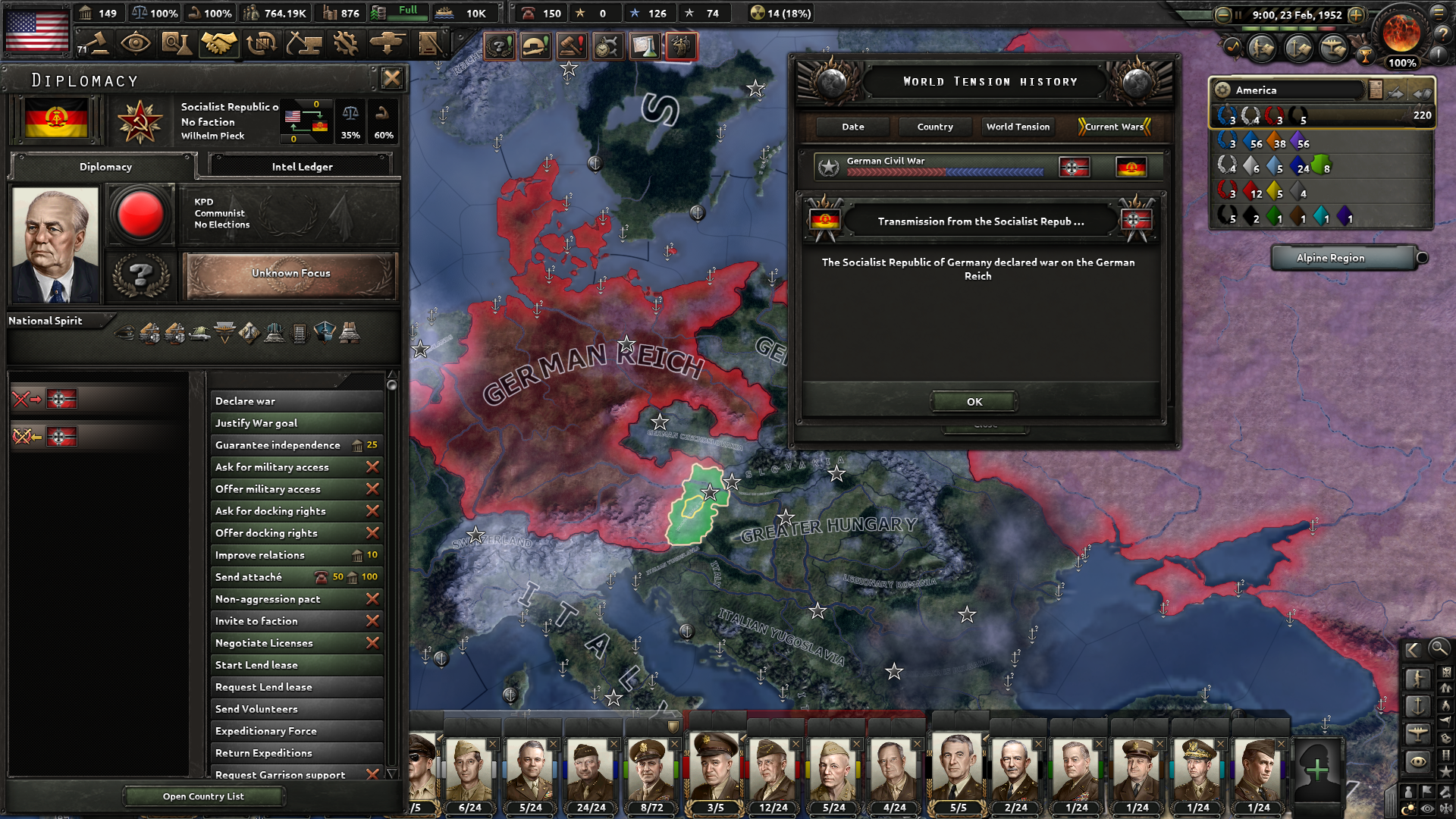Switch to the Current Wars tab

1112,127
